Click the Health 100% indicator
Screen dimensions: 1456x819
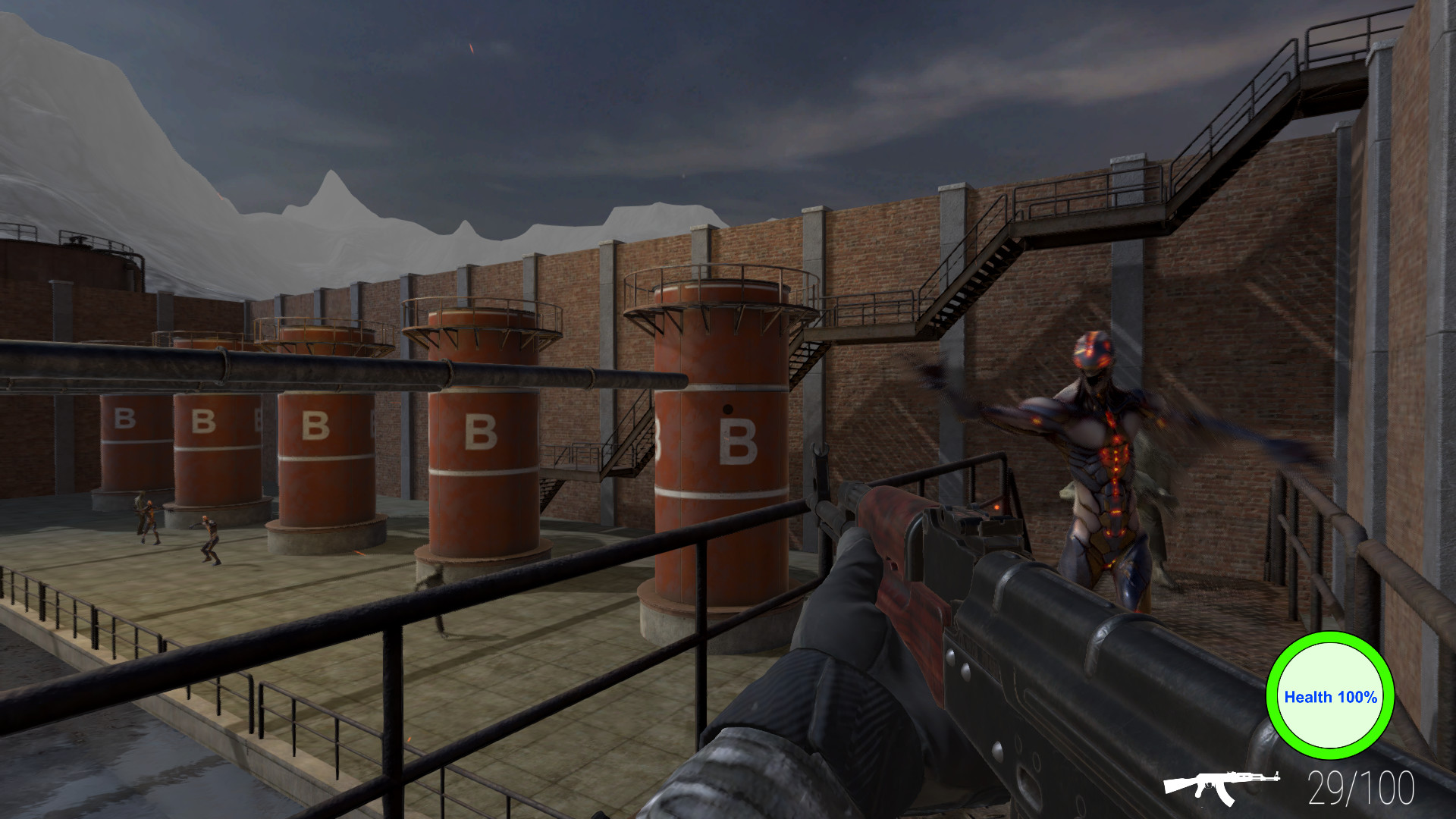(1330, 696)
